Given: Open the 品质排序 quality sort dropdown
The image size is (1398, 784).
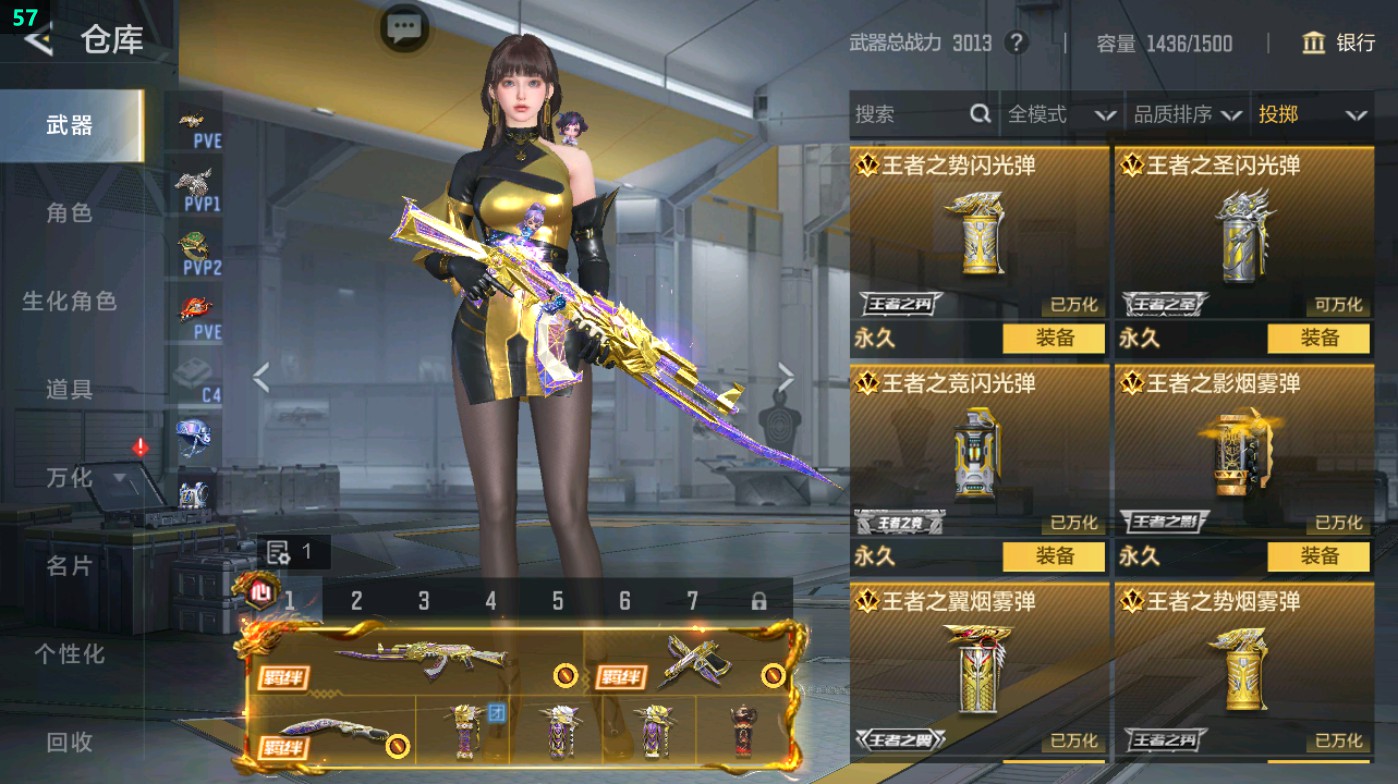Looking at the screenshot, I should point(1186,114).
